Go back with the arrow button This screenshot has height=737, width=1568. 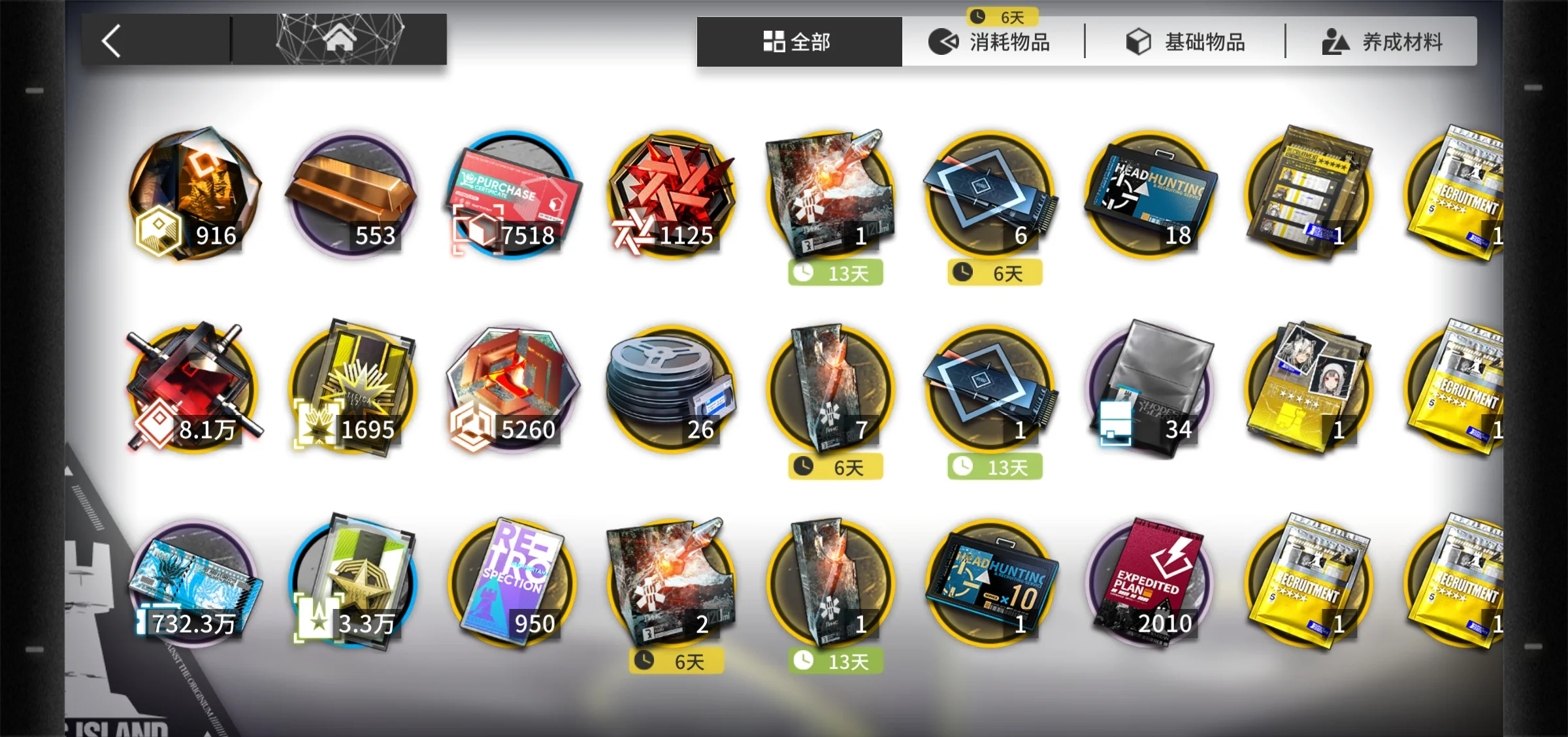pyautogui.click(x=112, y=41)
